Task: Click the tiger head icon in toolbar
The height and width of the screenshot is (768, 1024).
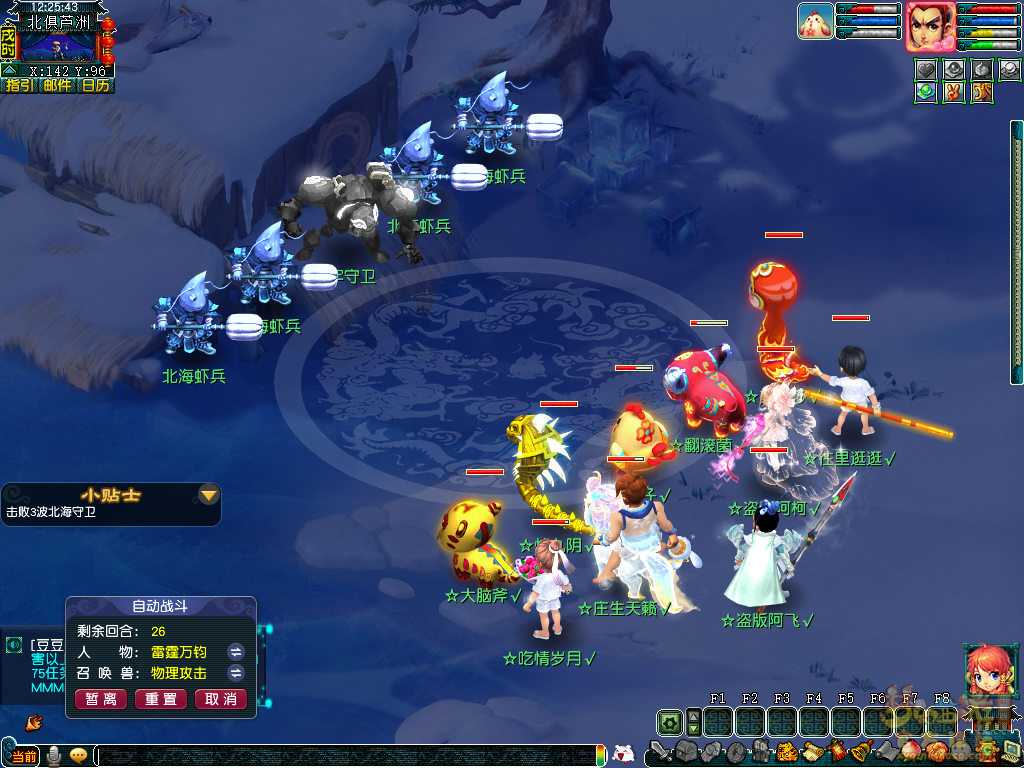Action: click(785, 750)
